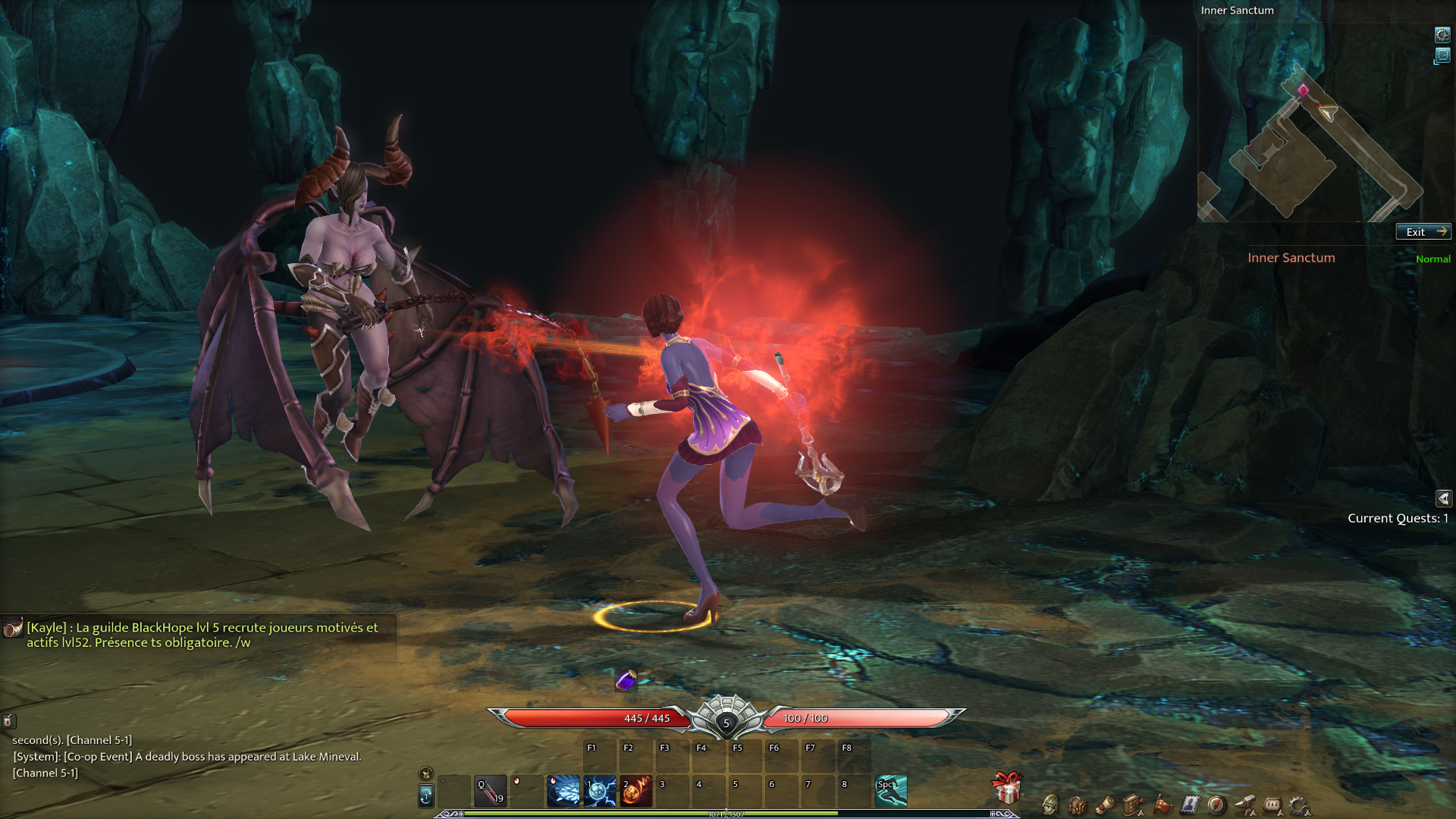Open the helmet character menu
Image resolution: width=1456 pixels, height=819 pixels.
pos(1050,805)
